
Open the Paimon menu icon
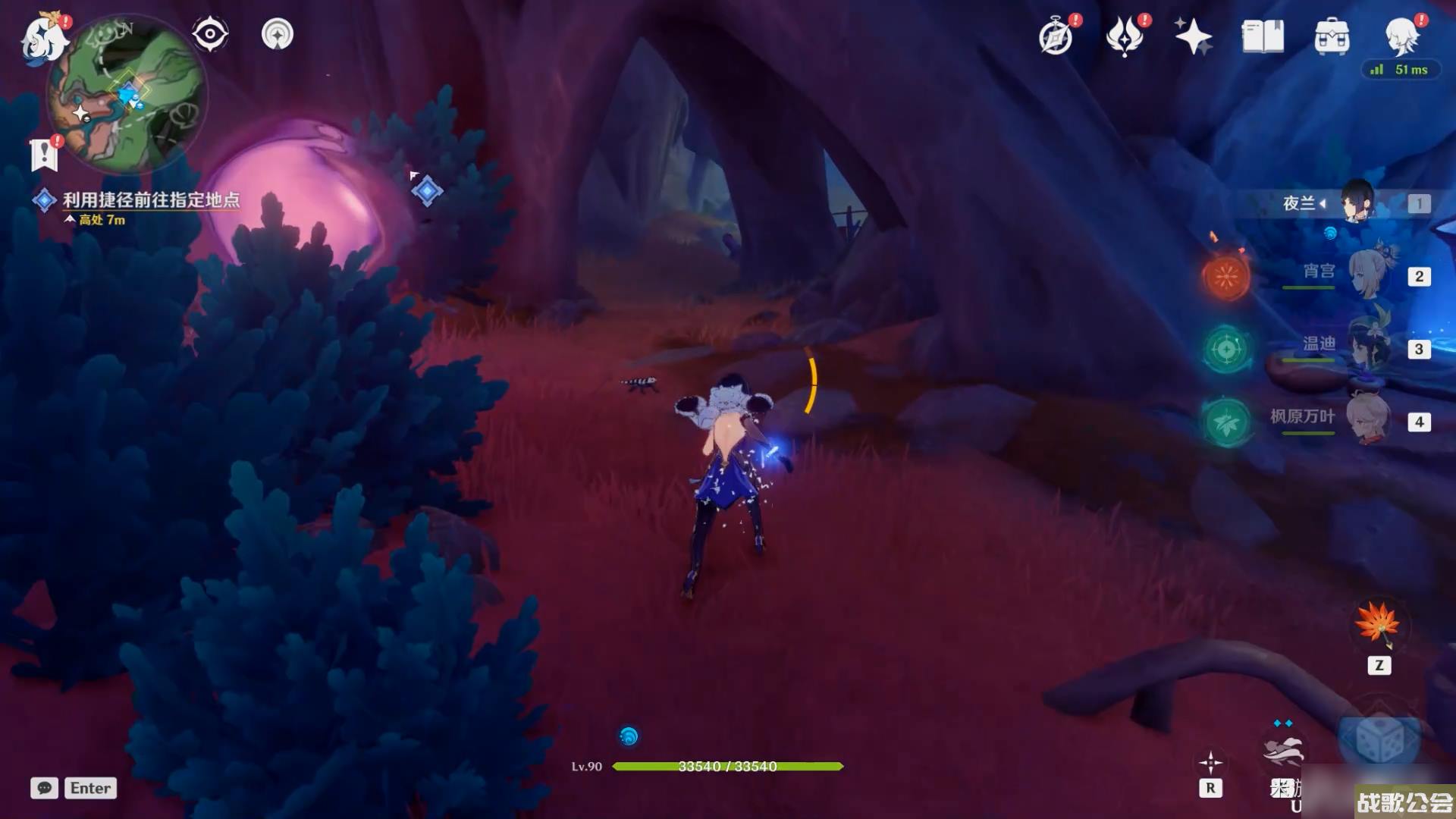click(44, 38)
